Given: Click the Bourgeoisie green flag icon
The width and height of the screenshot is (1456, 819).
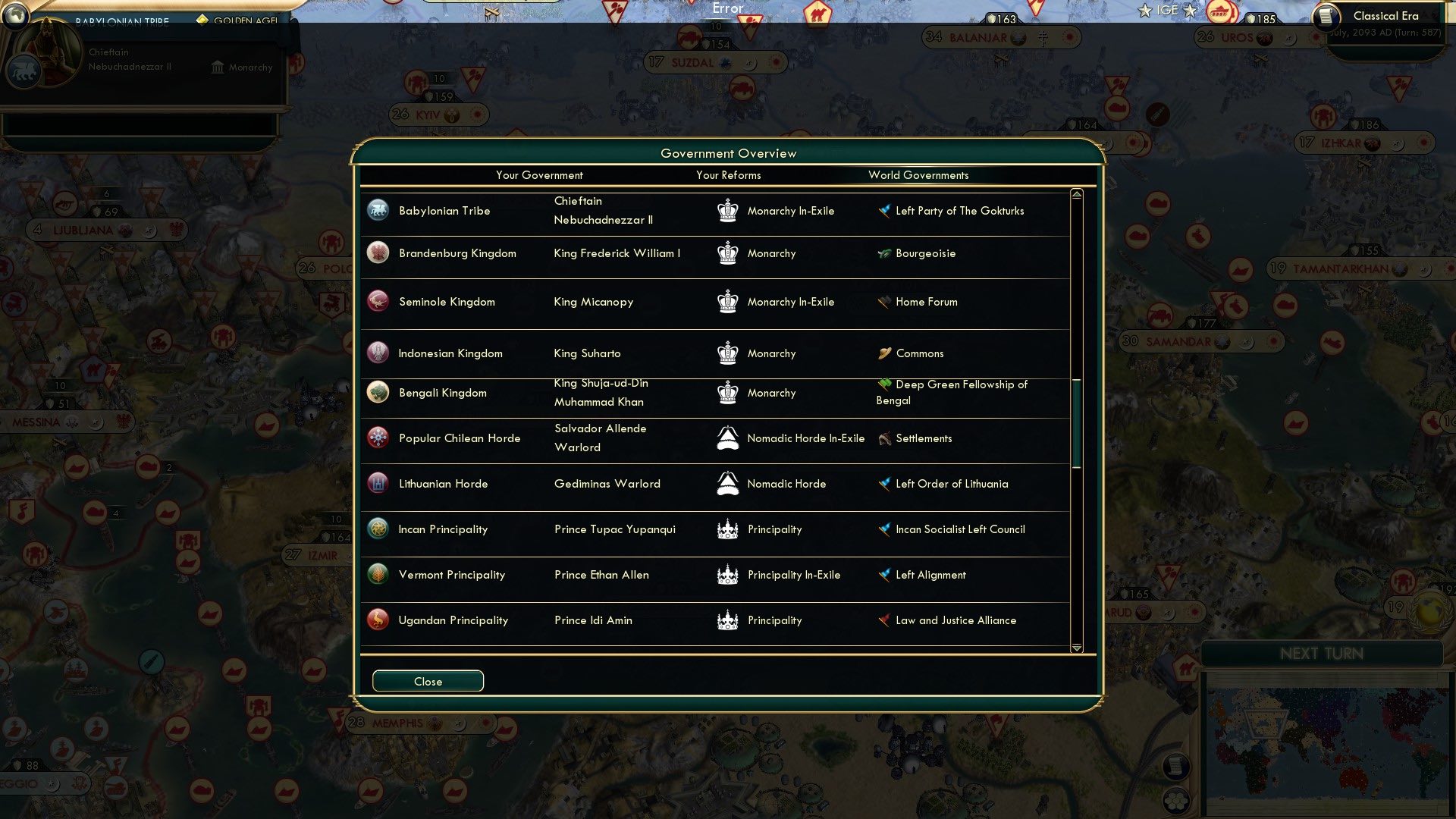Looking at the screenshot, I should [883, 253].
